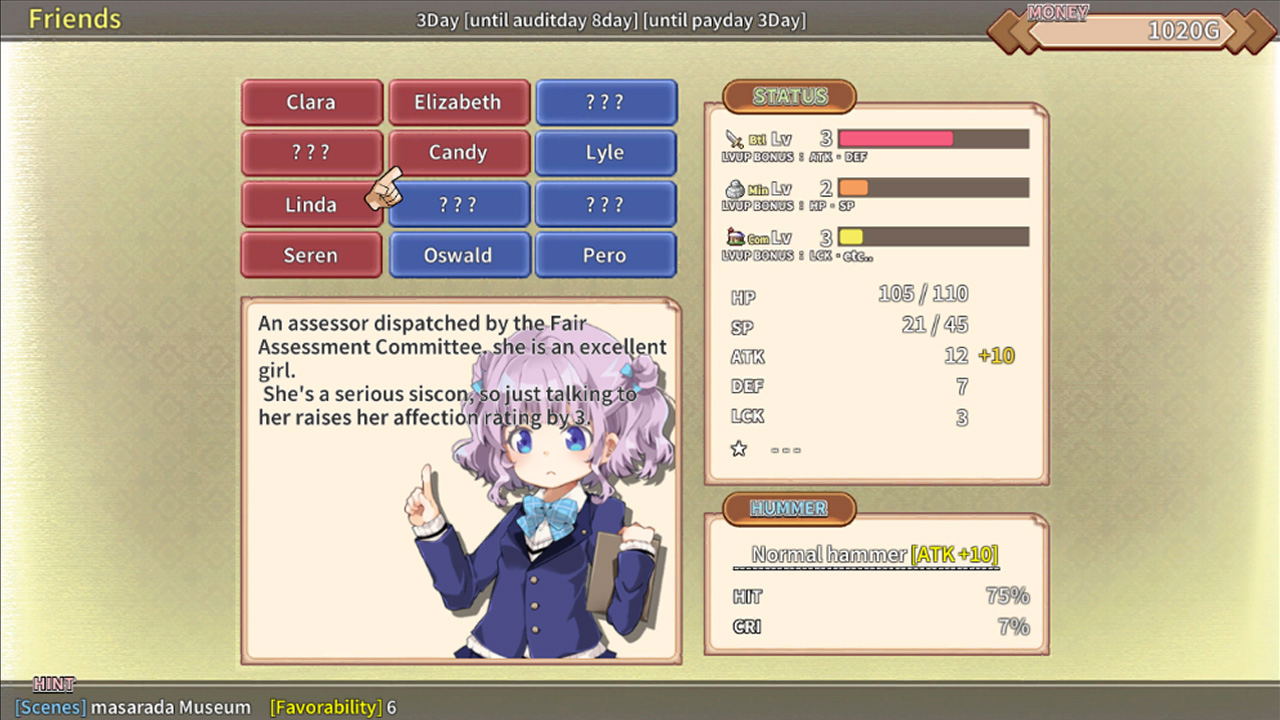Click the Friends header title
This screenshot has width=1280, height=720.
pyautogui.click(x=75, y=18)
